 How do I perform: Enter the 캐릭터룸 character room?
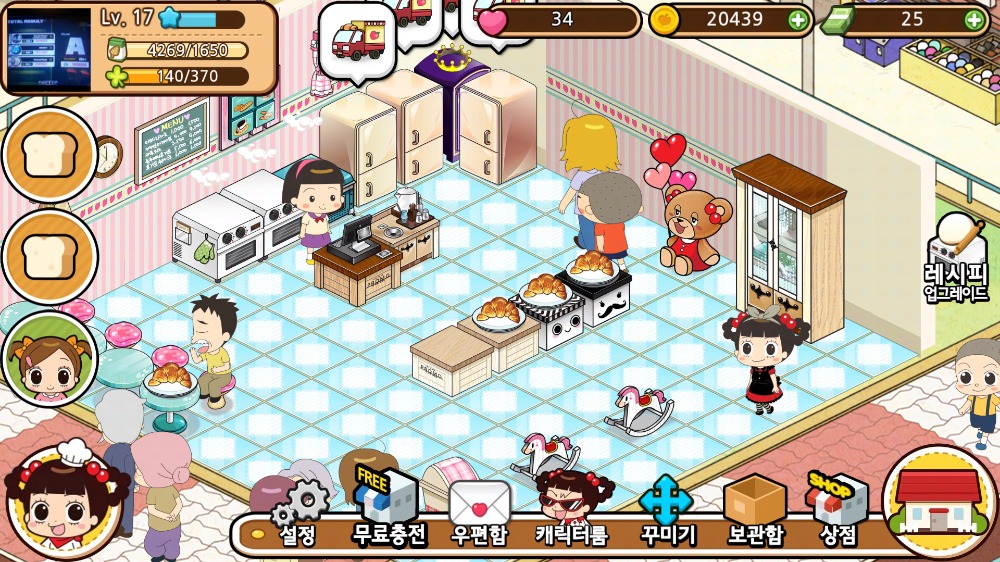click(x=572, y=510)
